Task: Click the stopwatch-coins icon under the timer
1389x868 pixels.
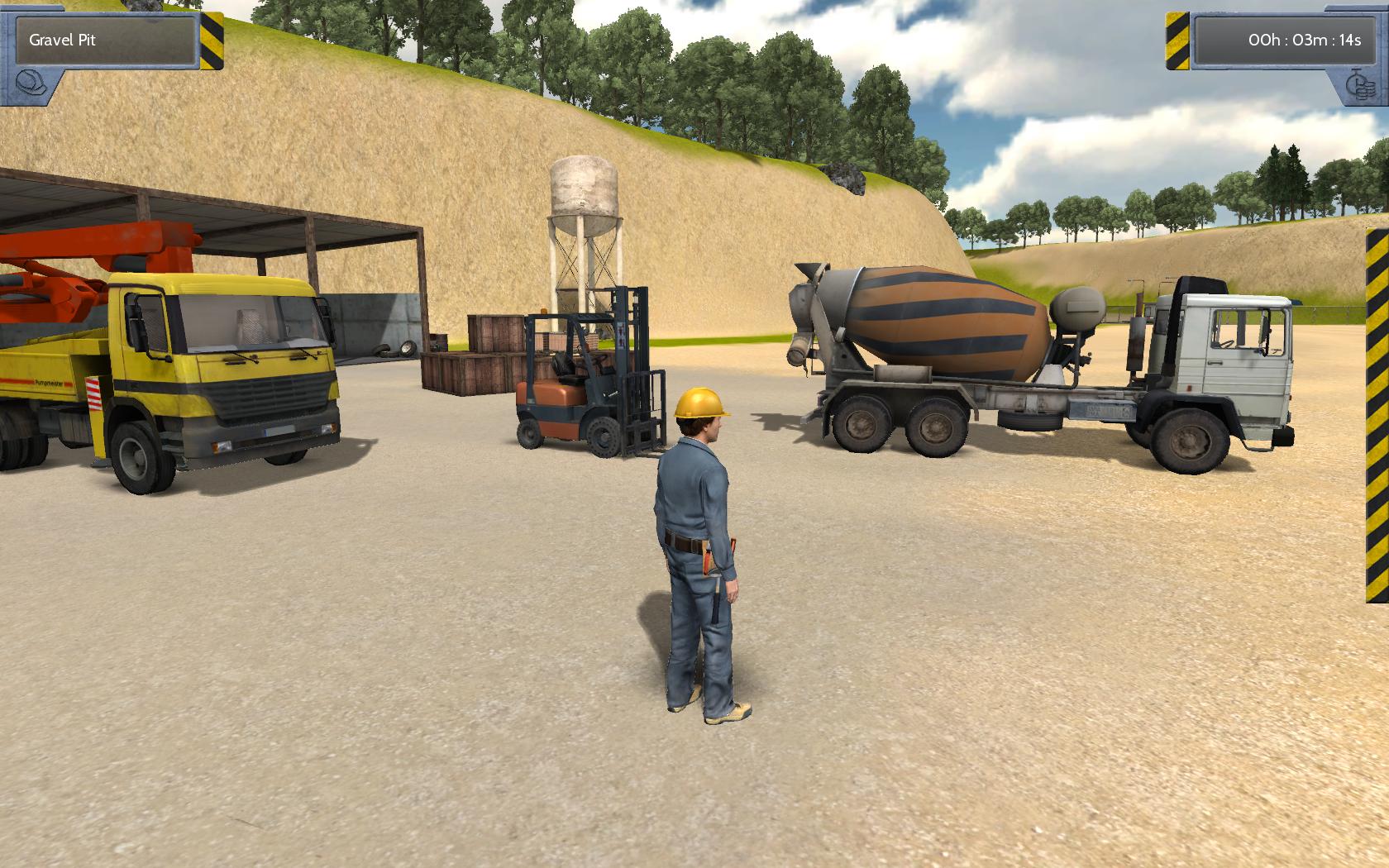Action: [1359, 85]
